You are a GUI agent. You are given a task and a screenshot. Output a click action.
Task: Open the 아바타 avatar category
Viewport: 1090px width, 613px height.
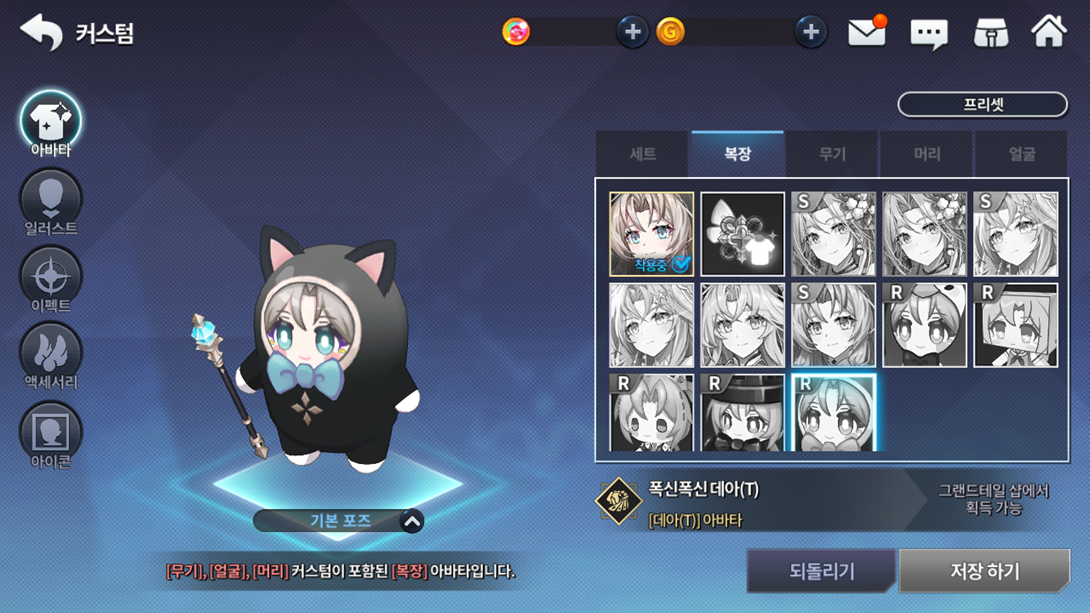[x=50, y=123]
